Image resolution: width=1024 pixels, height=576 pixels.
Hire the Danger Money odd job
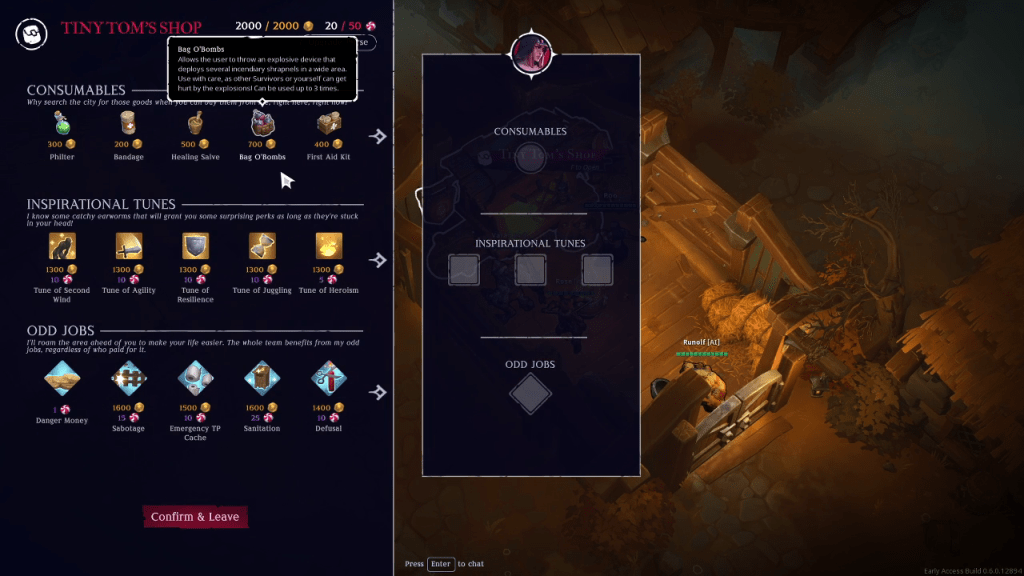tap(63, 378)
